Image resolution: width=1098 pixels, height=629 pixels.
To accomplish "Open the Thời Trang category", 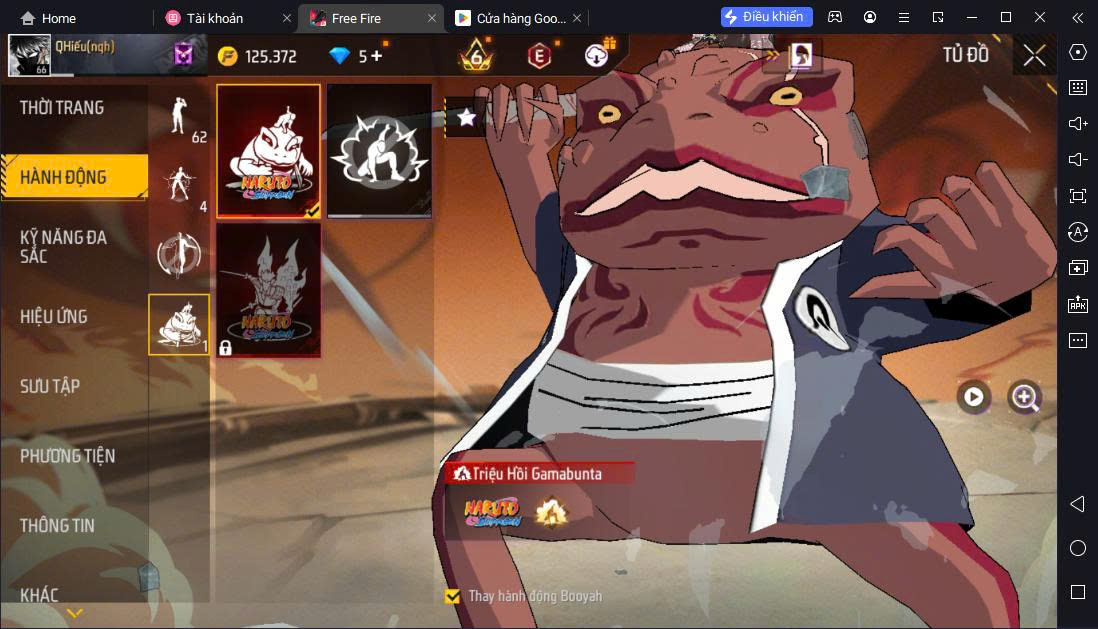I will tap(62, 108).
